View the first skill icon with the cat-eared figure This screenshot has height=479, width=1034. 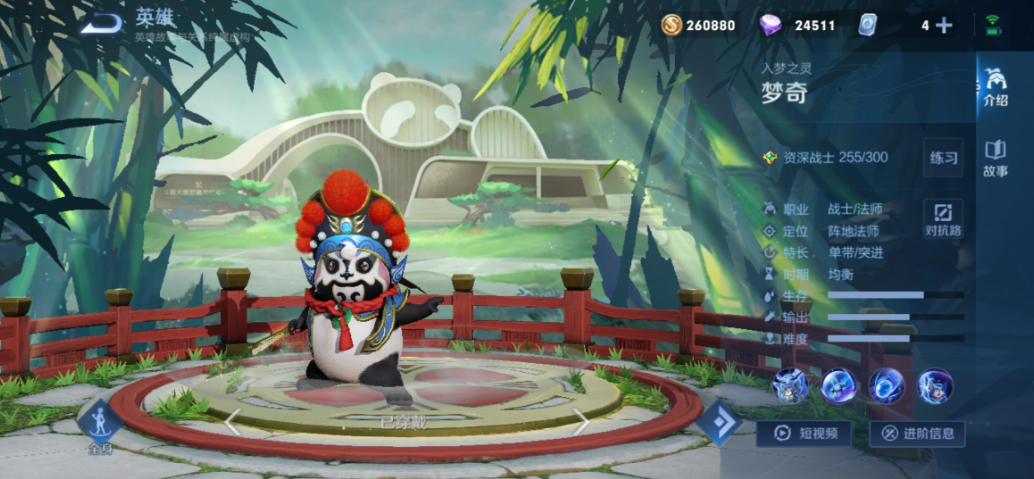[x=789, y=386]
